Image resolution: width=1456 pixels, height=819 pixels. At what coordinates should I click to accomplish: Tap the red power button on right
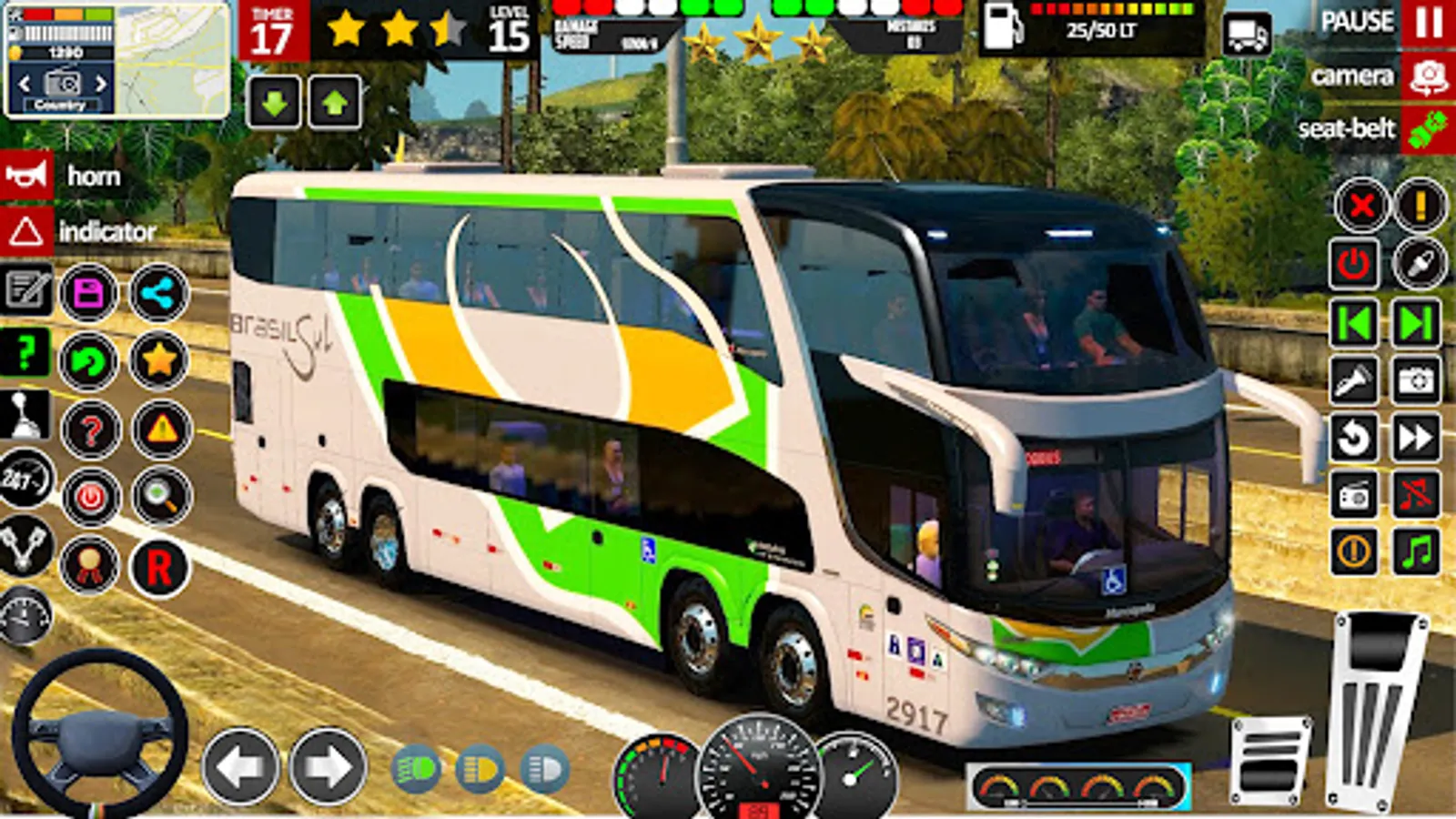point(1354,264)
